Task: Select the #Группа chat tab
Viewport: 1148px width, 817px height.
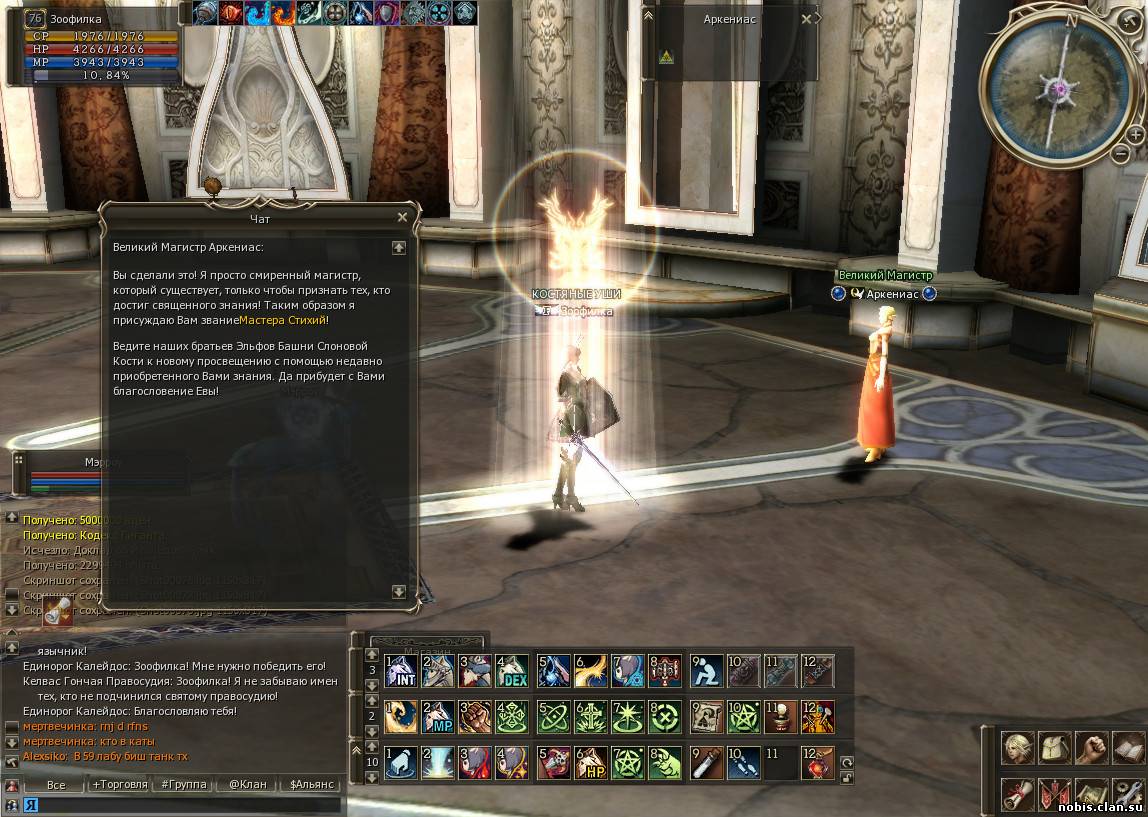Action: (183, 785)
